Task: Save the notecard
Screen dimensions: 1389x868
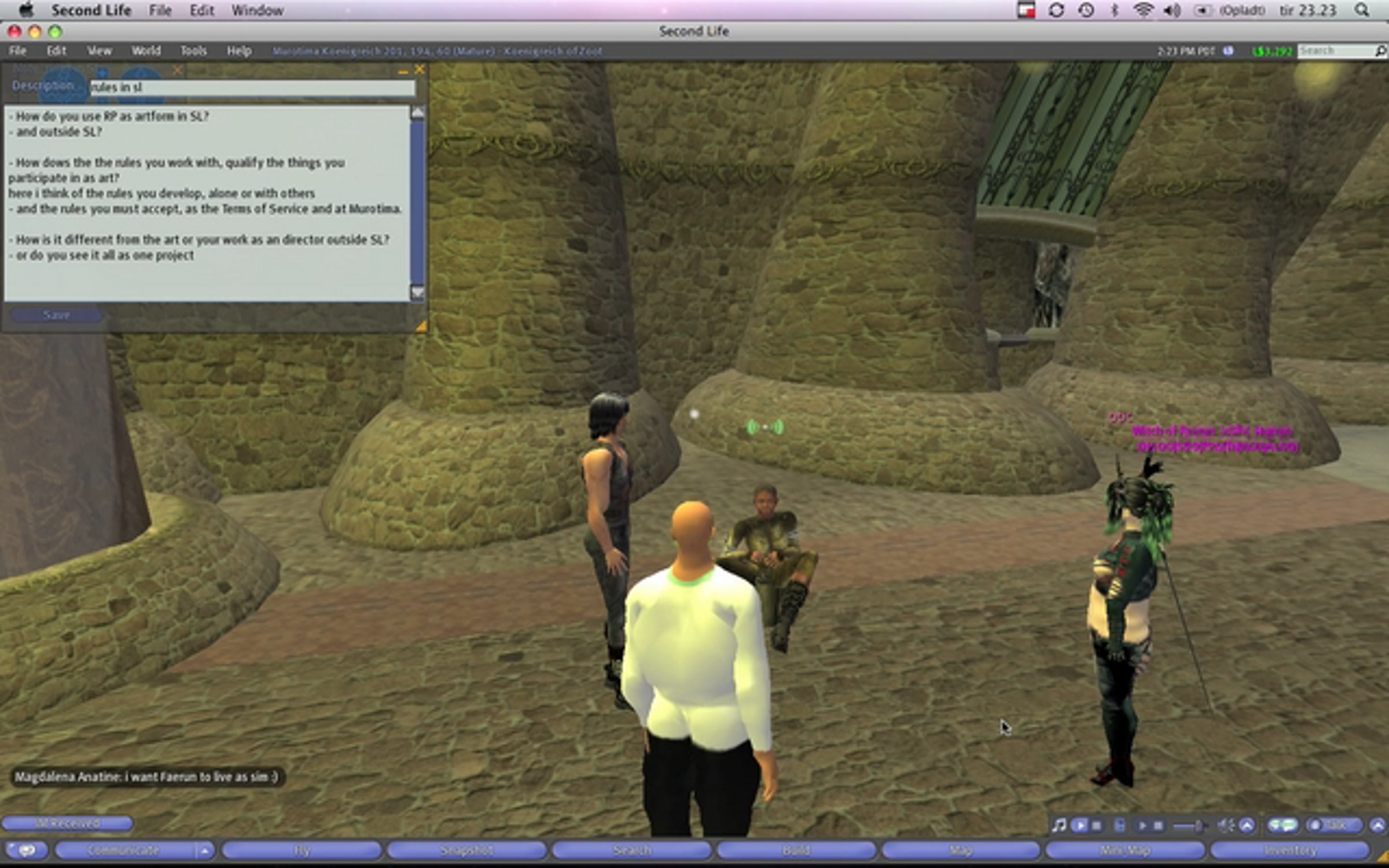Action: coord(57,315)
